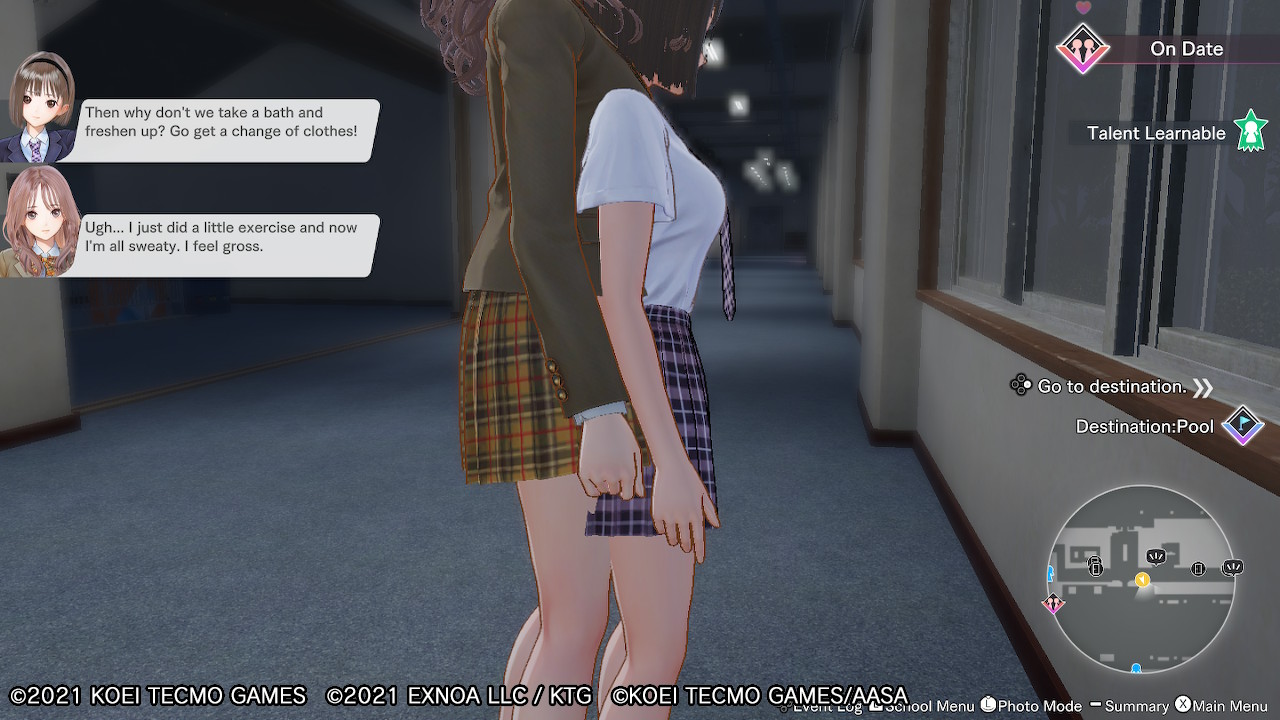Select the yellow player arrow on the minimap
Screen dimensions: 1280x720
[x=1142, y=580]
